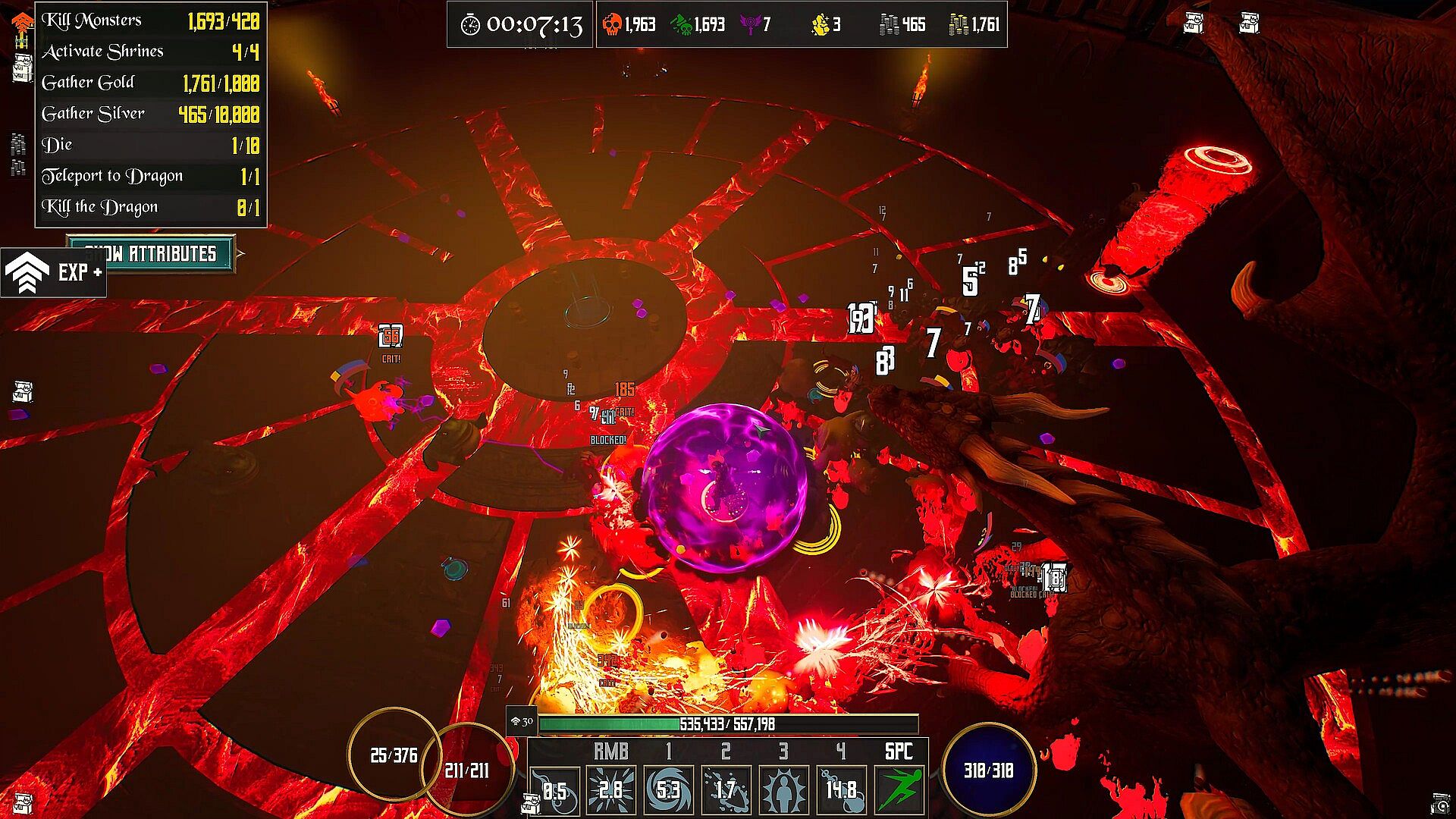
Task: Activate the glowing aura figure skill
Action: pyautogui.click(x=783, y=790)
